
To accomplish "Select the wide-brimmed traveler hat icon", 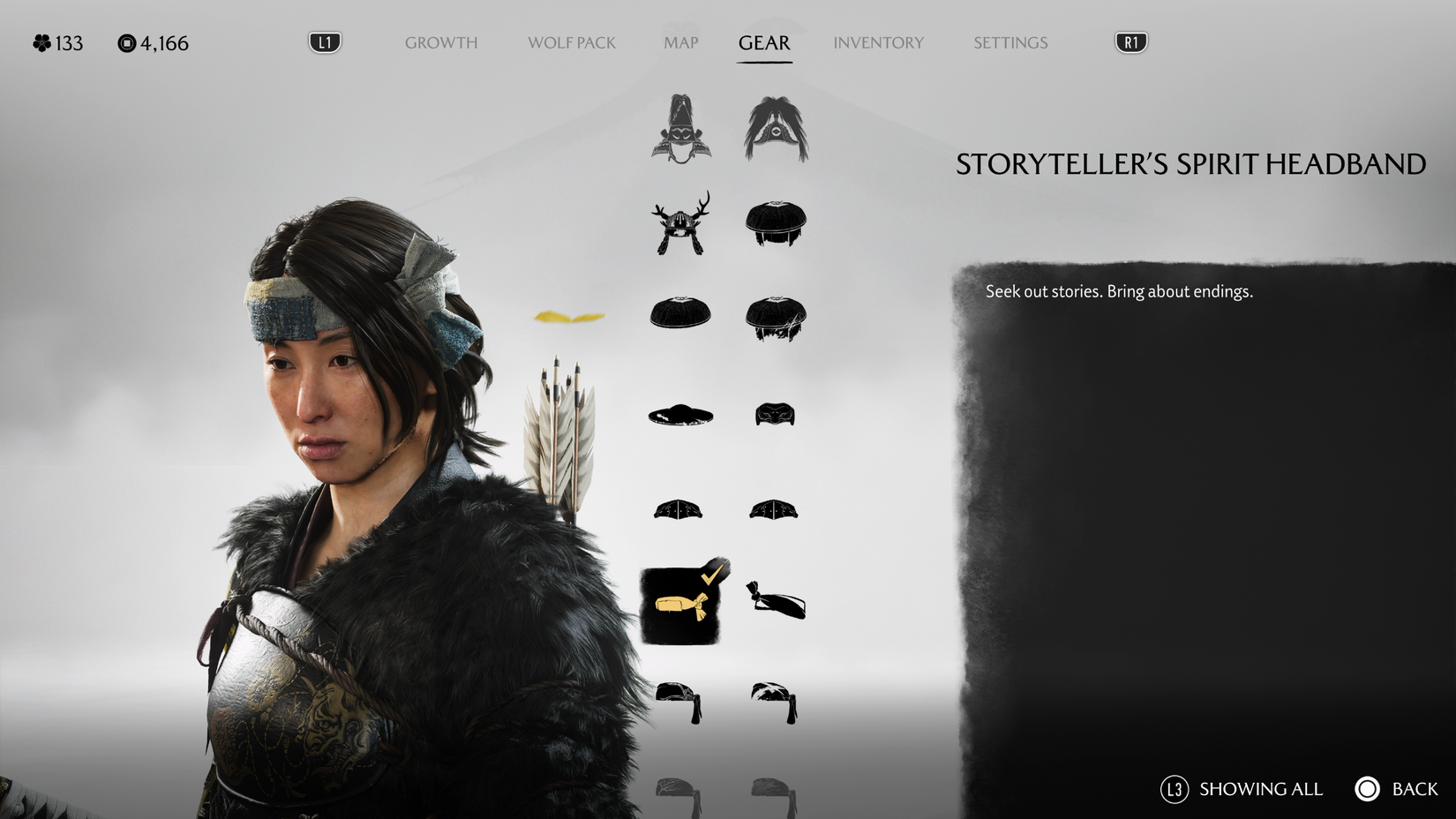I will (680, 415).
